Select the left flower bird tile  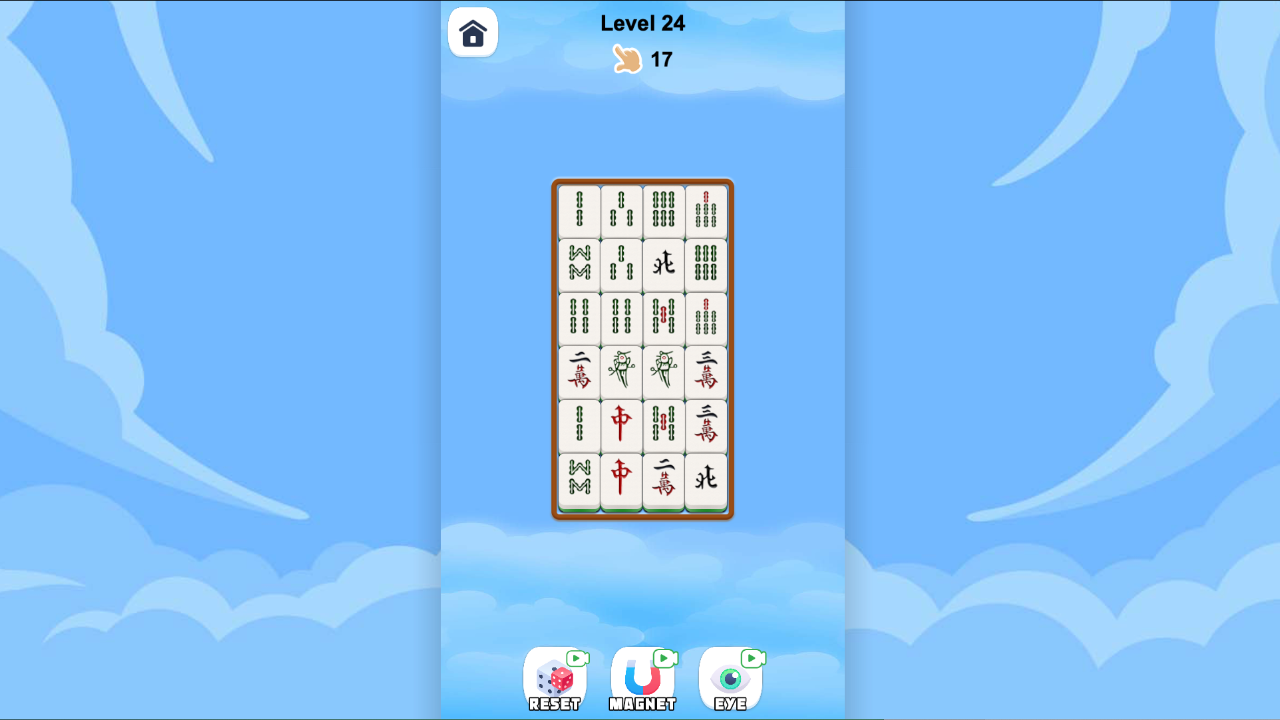tap(621, 372)
